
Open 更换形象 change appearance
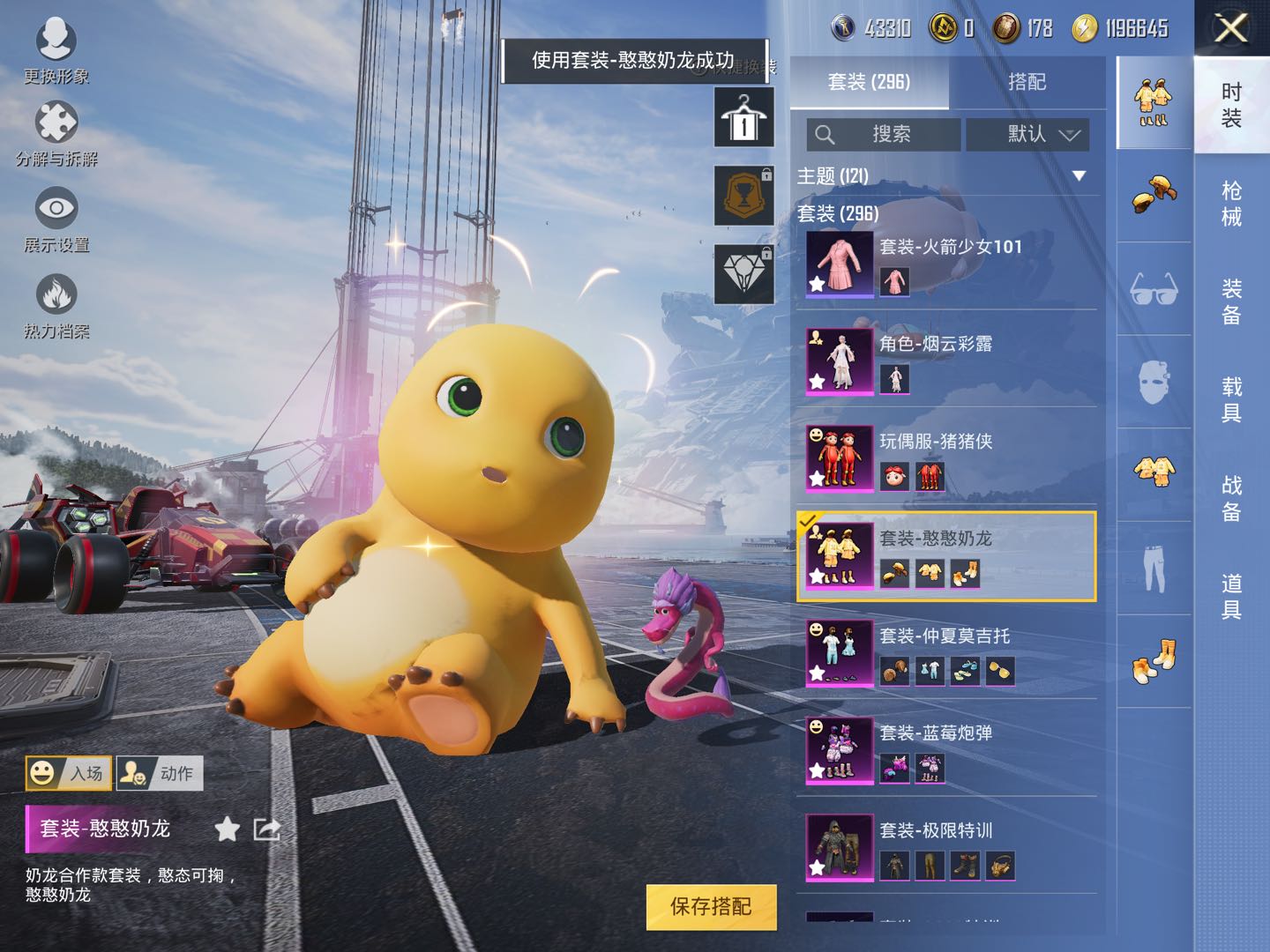pyautogui.click(x=56, y=51)
